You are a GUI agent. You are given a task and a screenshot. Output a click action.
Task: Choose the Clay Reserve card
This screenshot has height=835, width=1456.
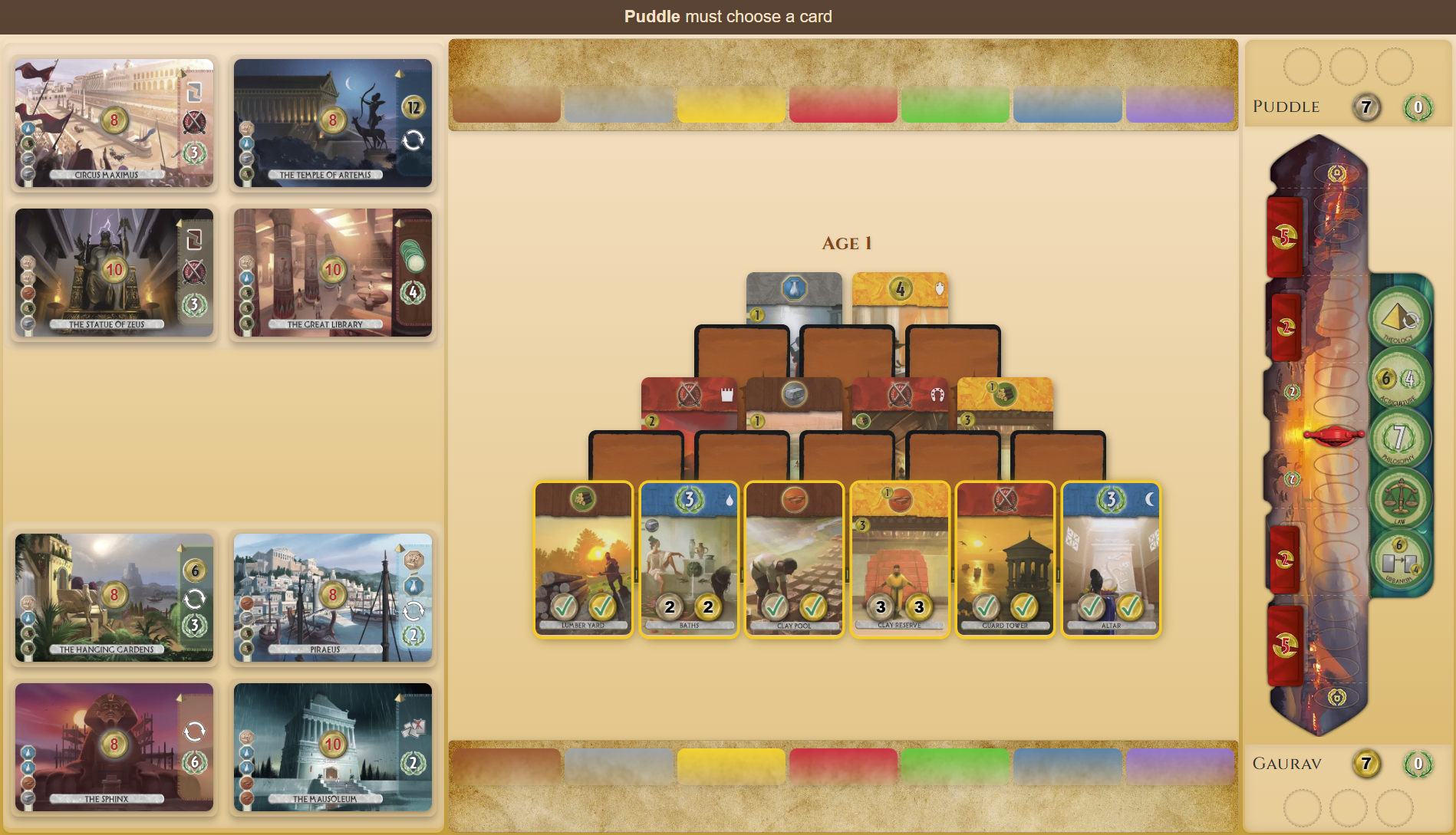(x=900, y=560)
